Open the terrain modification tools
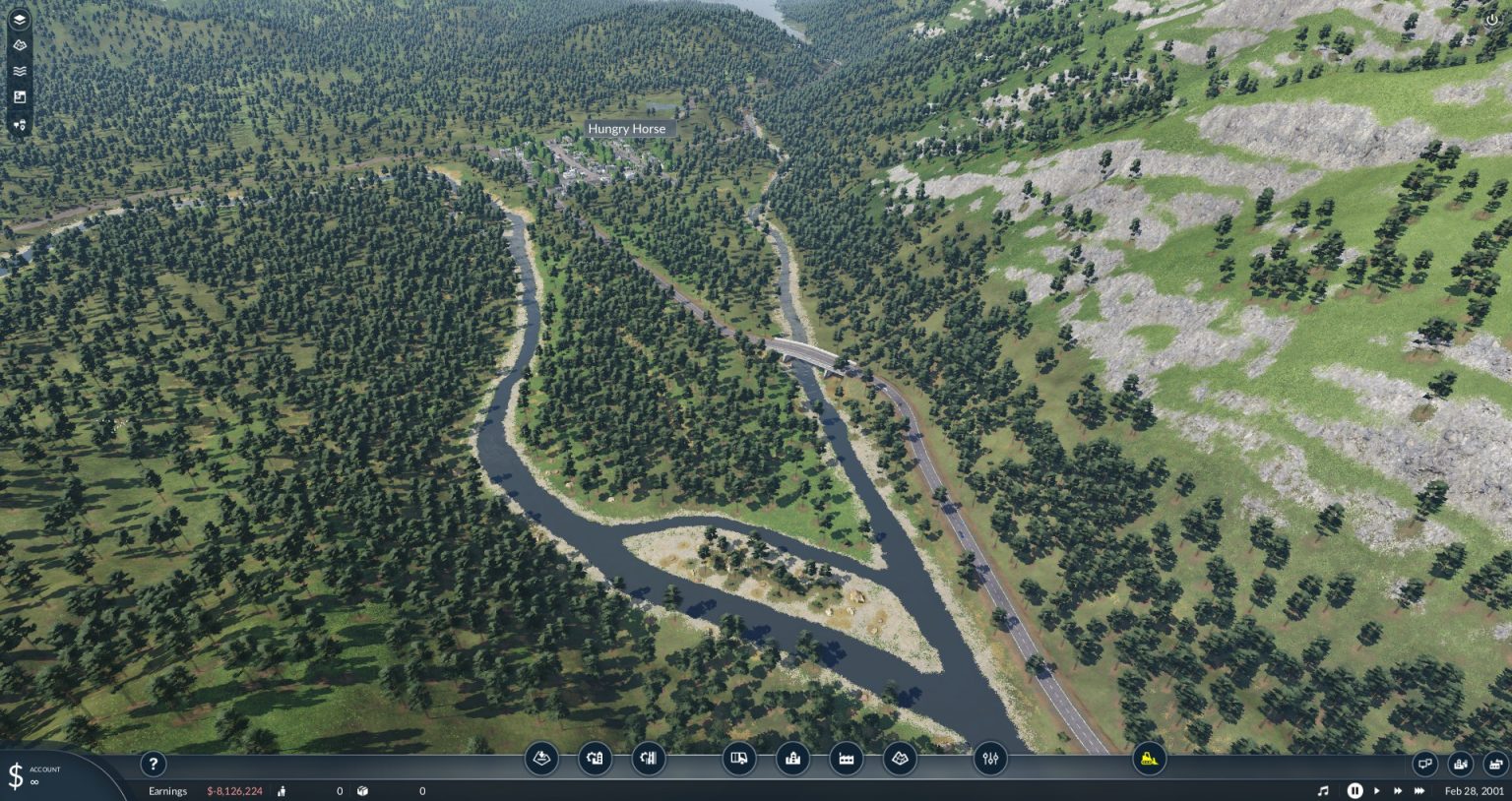The height and width of the screenshot is (801, 1512). pyautogui.click(x=542, y=759)
